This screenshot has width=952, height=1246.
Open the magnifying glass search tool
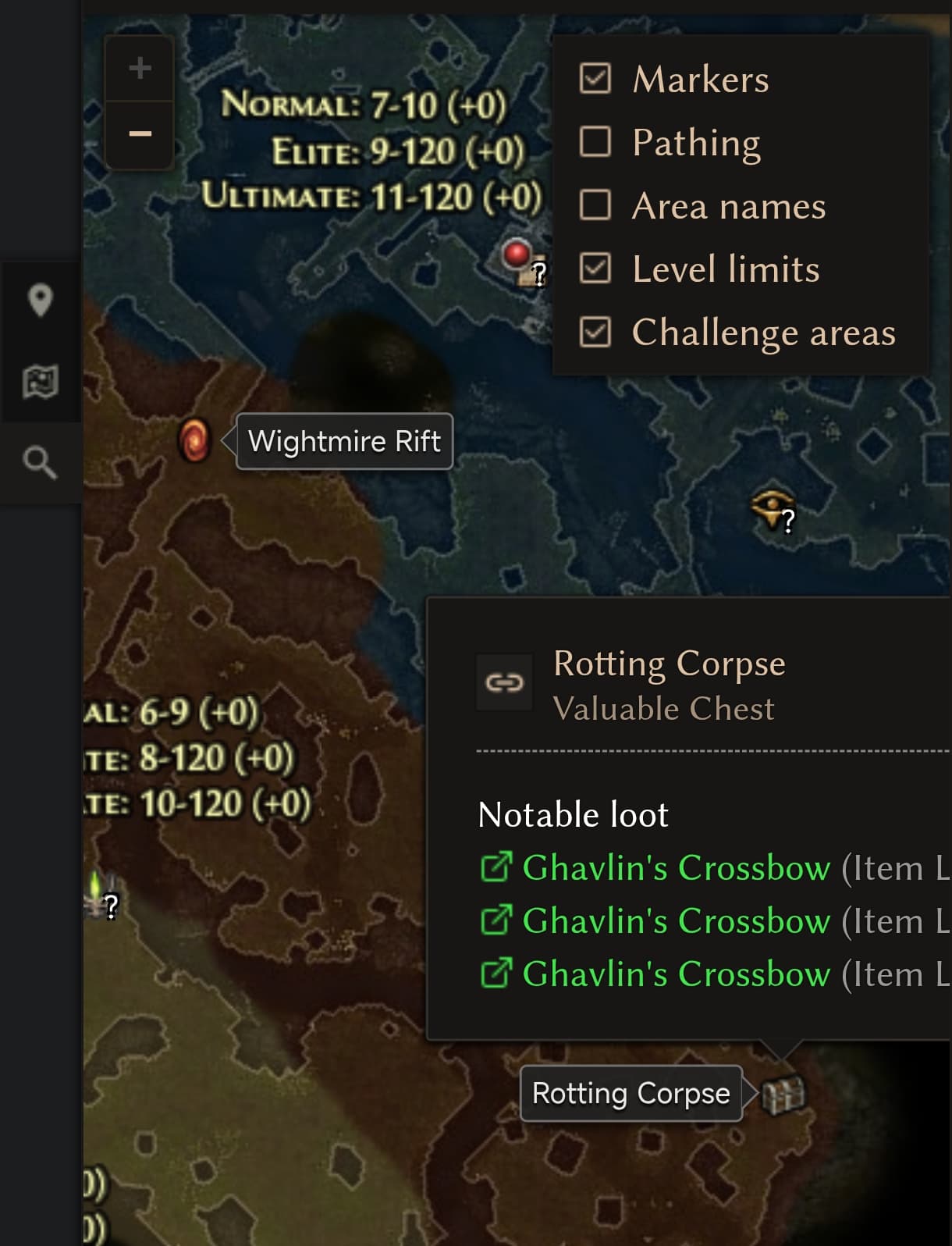pyautogui.click(x=40, y=463)
